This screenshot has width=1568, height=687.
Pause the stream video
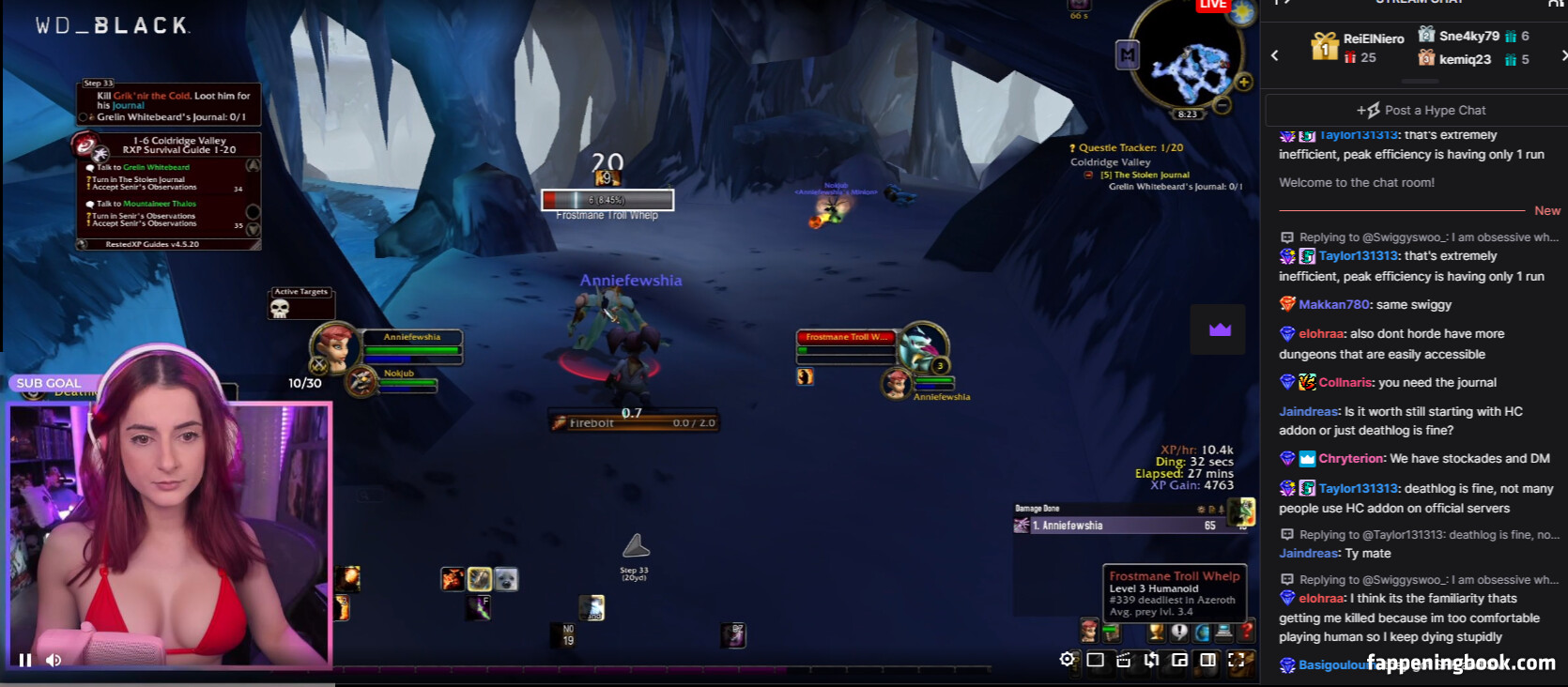point(25,660)
